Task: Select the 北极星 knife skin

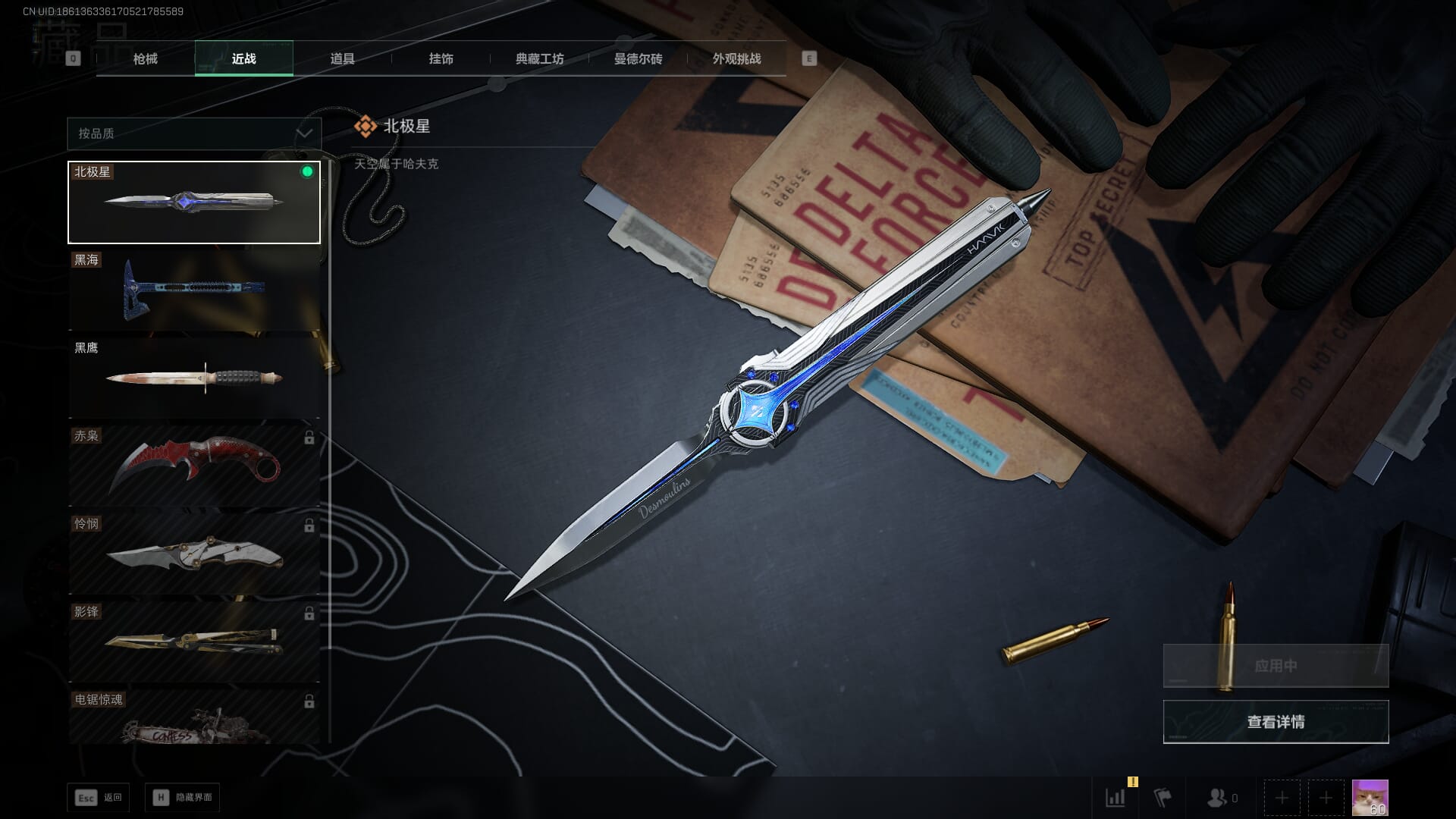Action: (x=194, y=202)
